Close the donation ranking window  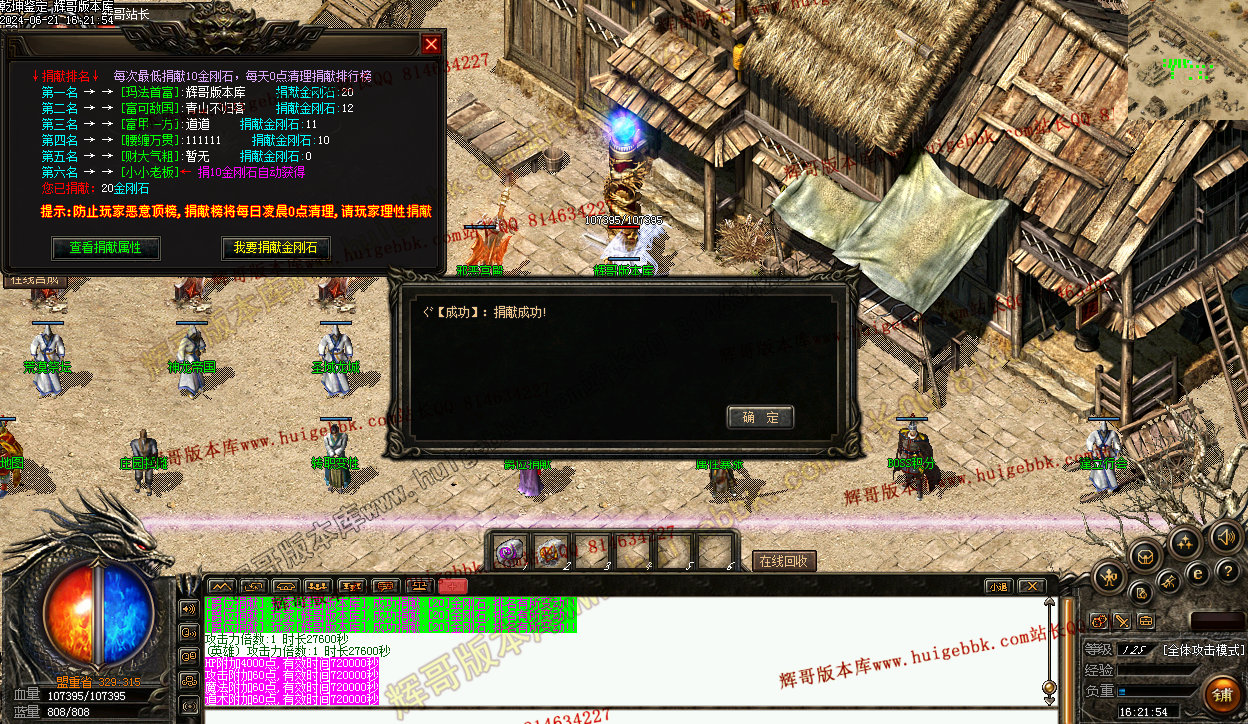(431, 44)
